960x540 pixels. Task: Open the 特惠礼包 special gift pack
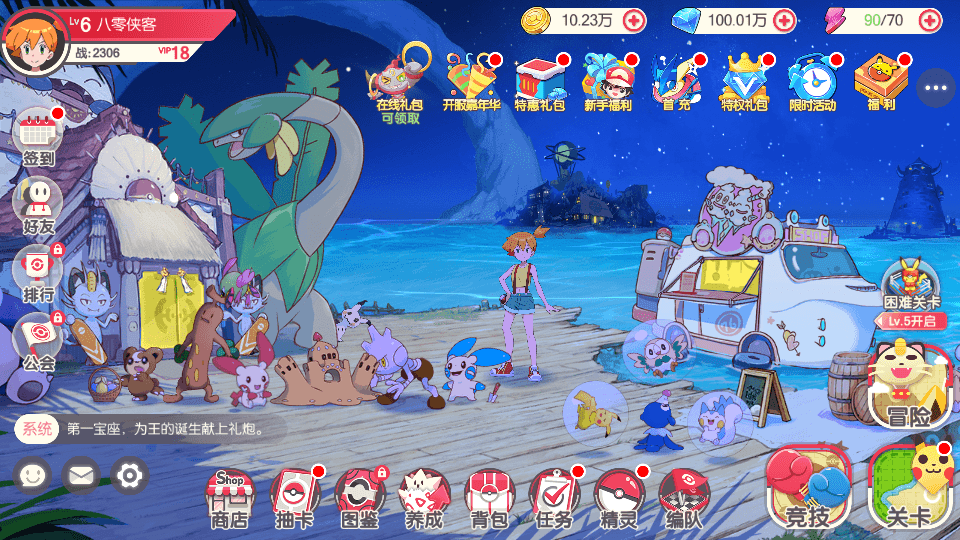[x=539, y=80]
